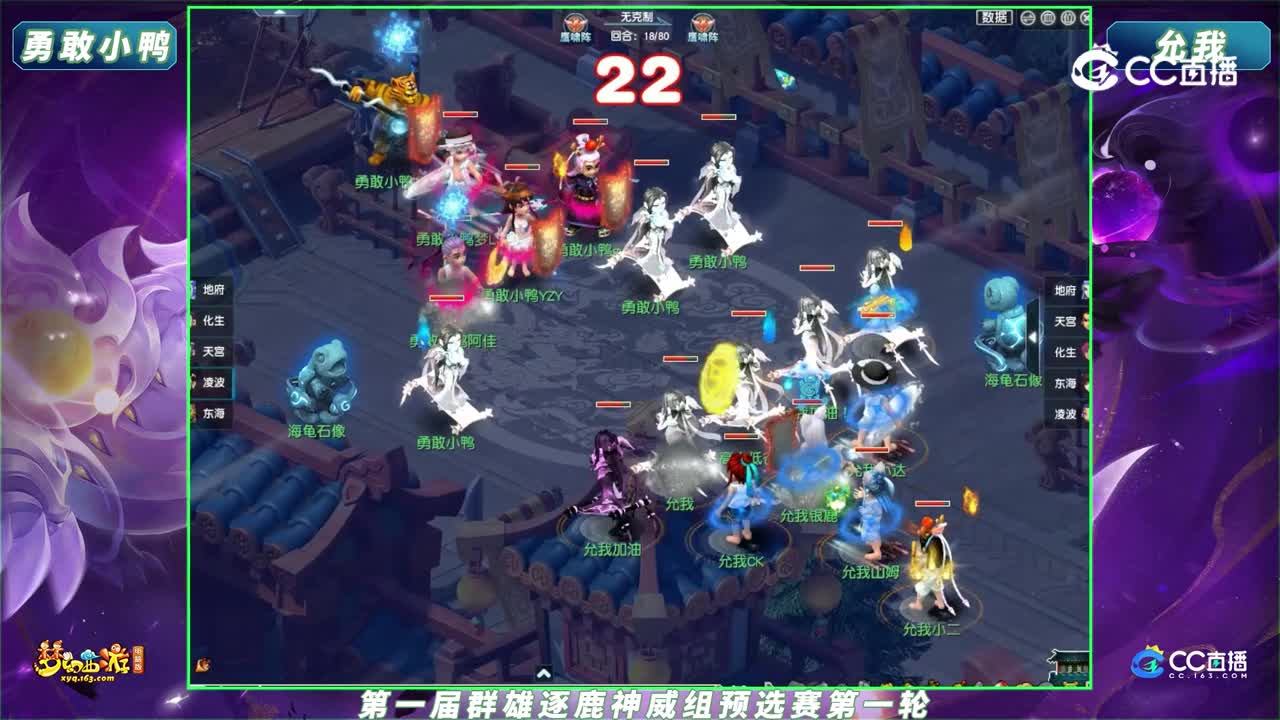Toggle the 凌波 highlighted entry on the right
This screenshot has height=720, width=1280.
pyautogui.click(x=1065, y=415)
